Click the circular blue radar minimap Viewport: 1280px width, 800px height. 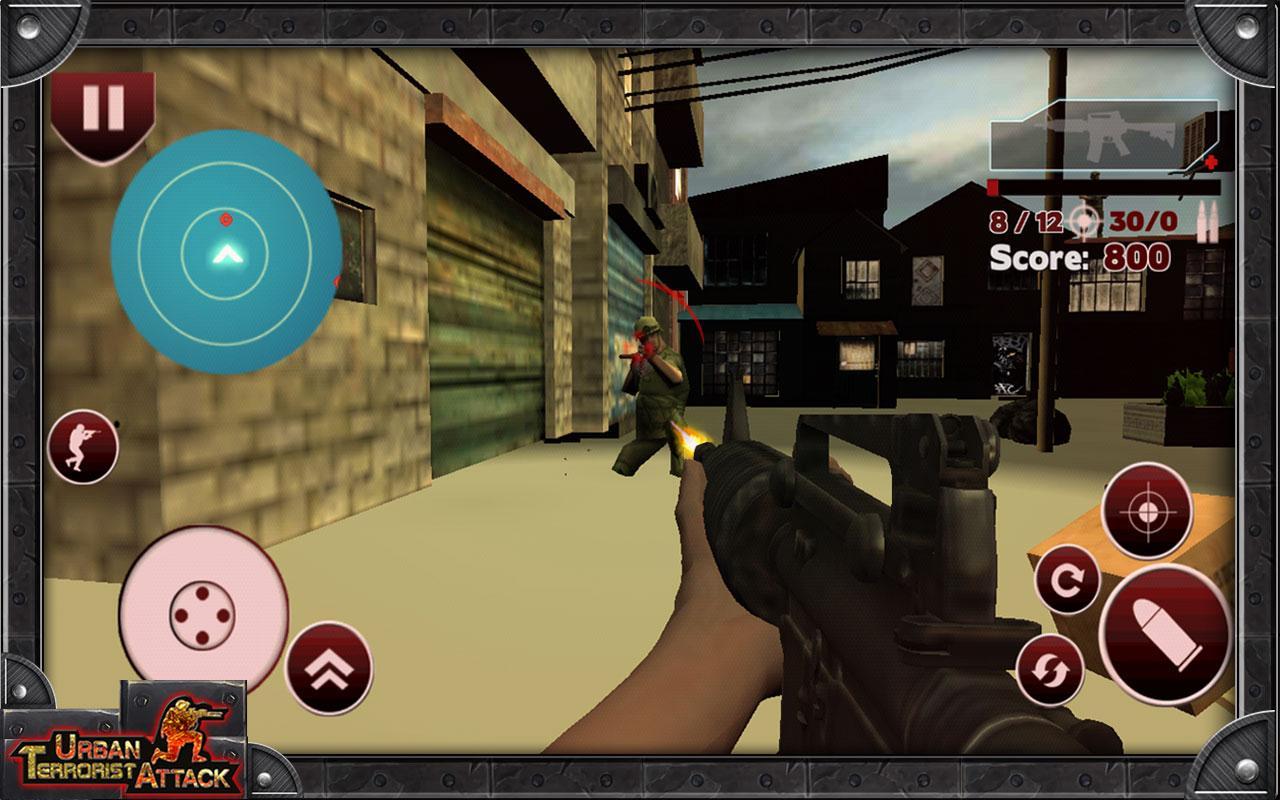(226, 251)
